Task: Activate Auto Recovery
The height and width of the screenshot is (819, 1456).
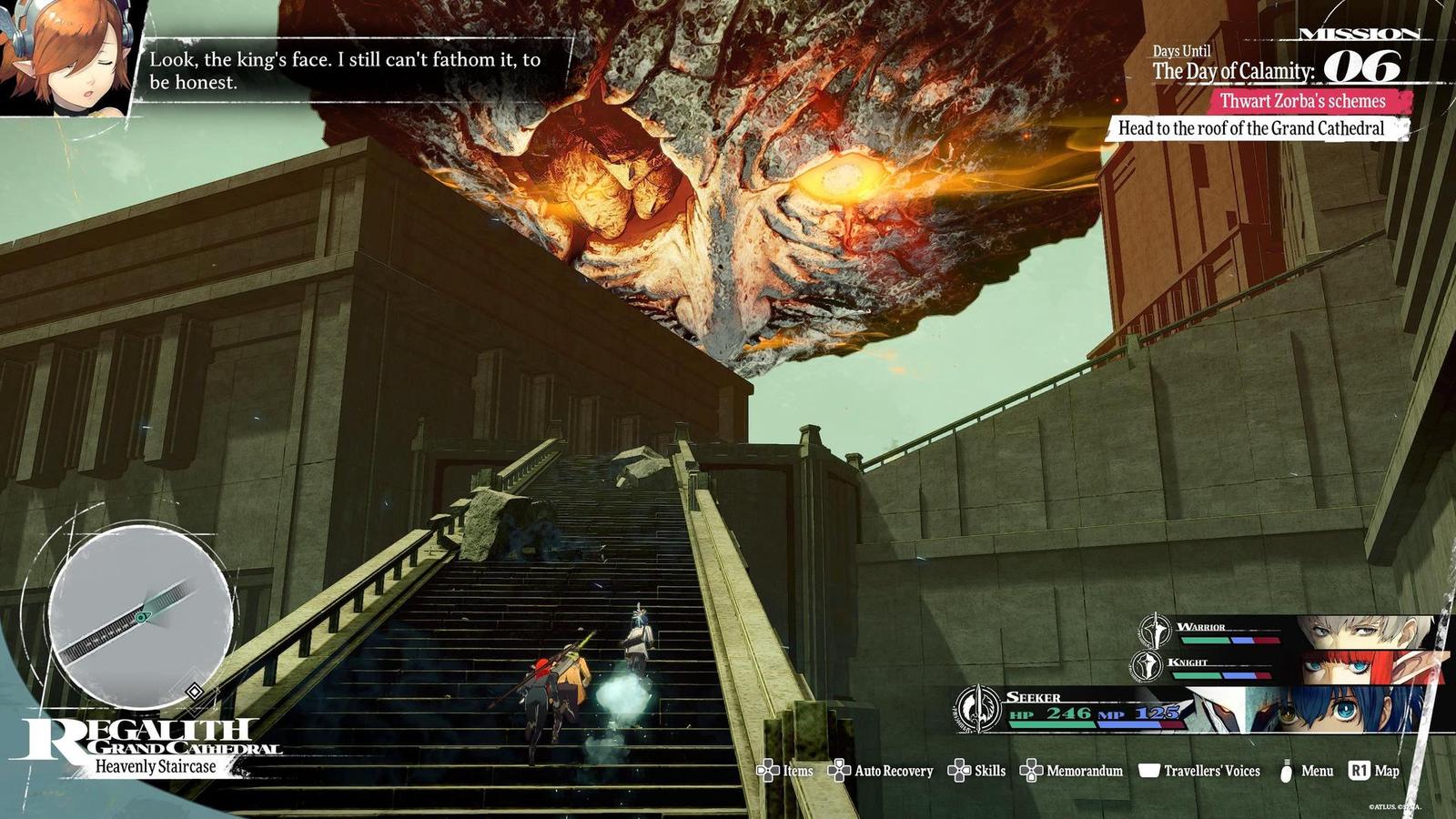Action: [x=881, y=771]
